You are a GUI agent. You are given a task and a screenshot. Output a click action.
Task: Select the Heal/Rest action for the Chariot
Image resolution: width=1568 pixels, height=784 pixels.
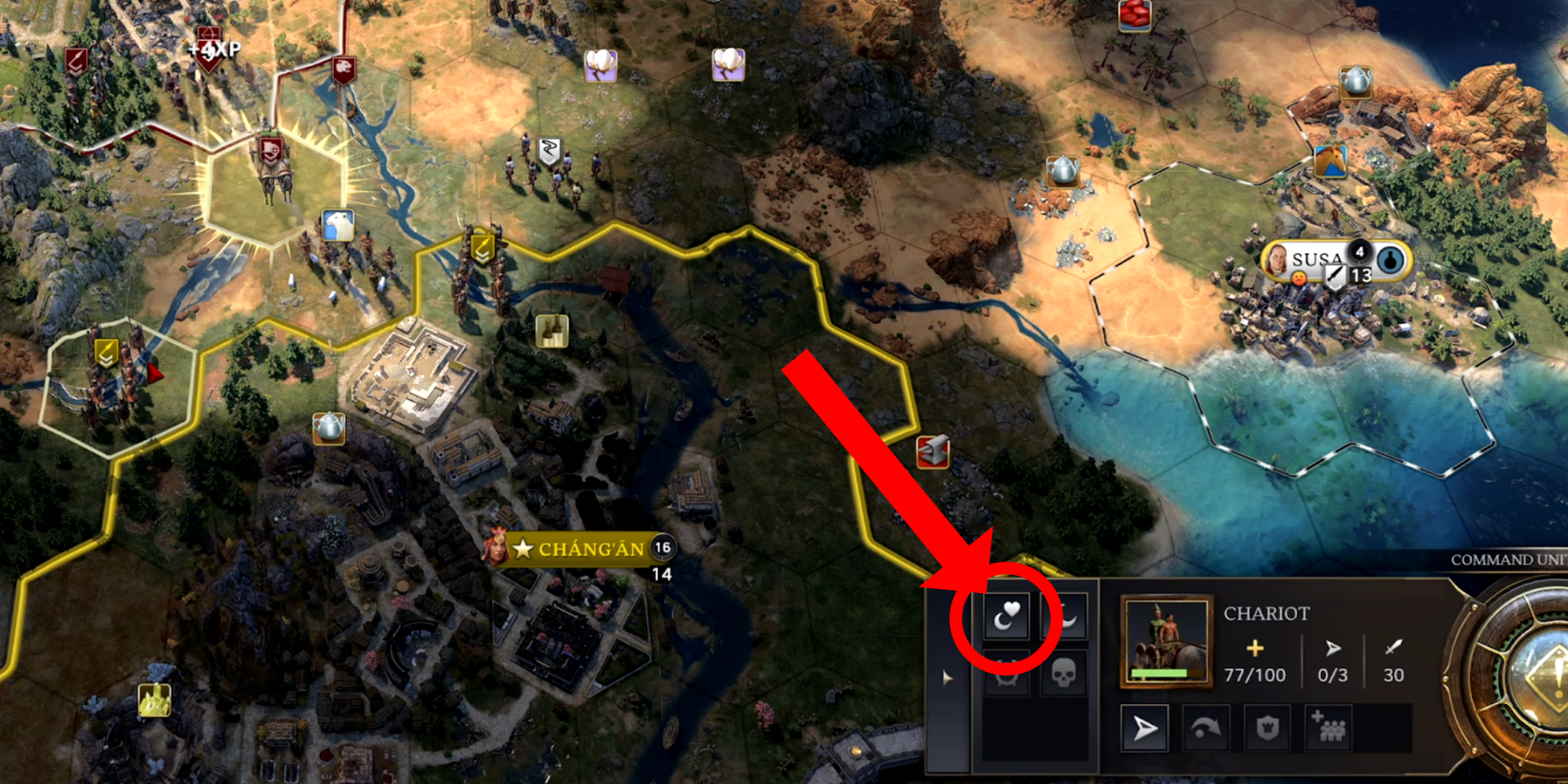coord(1007,617)
